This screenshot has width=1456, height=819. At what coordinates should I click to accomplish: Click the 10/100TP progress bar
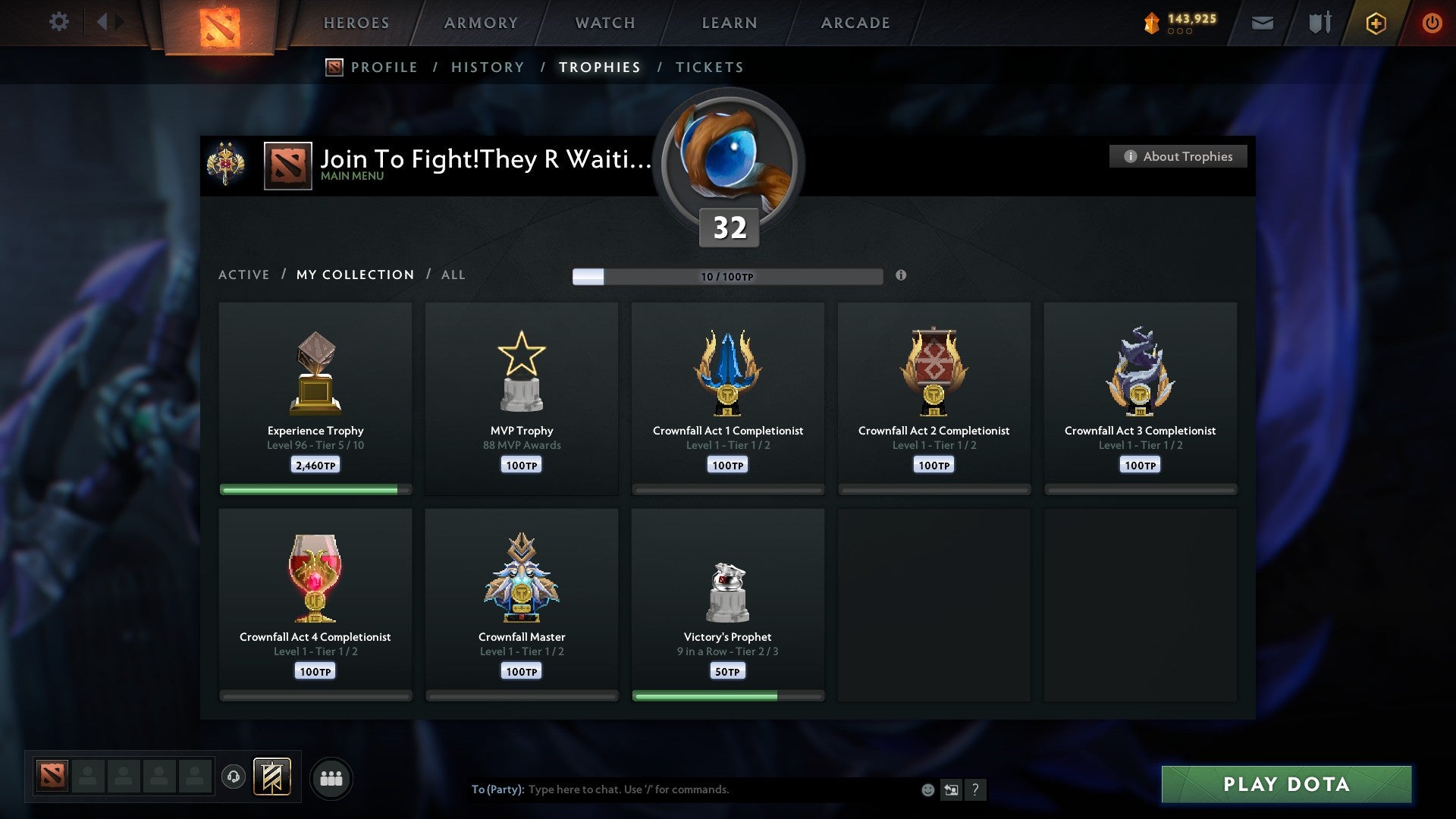click(728, 276)
